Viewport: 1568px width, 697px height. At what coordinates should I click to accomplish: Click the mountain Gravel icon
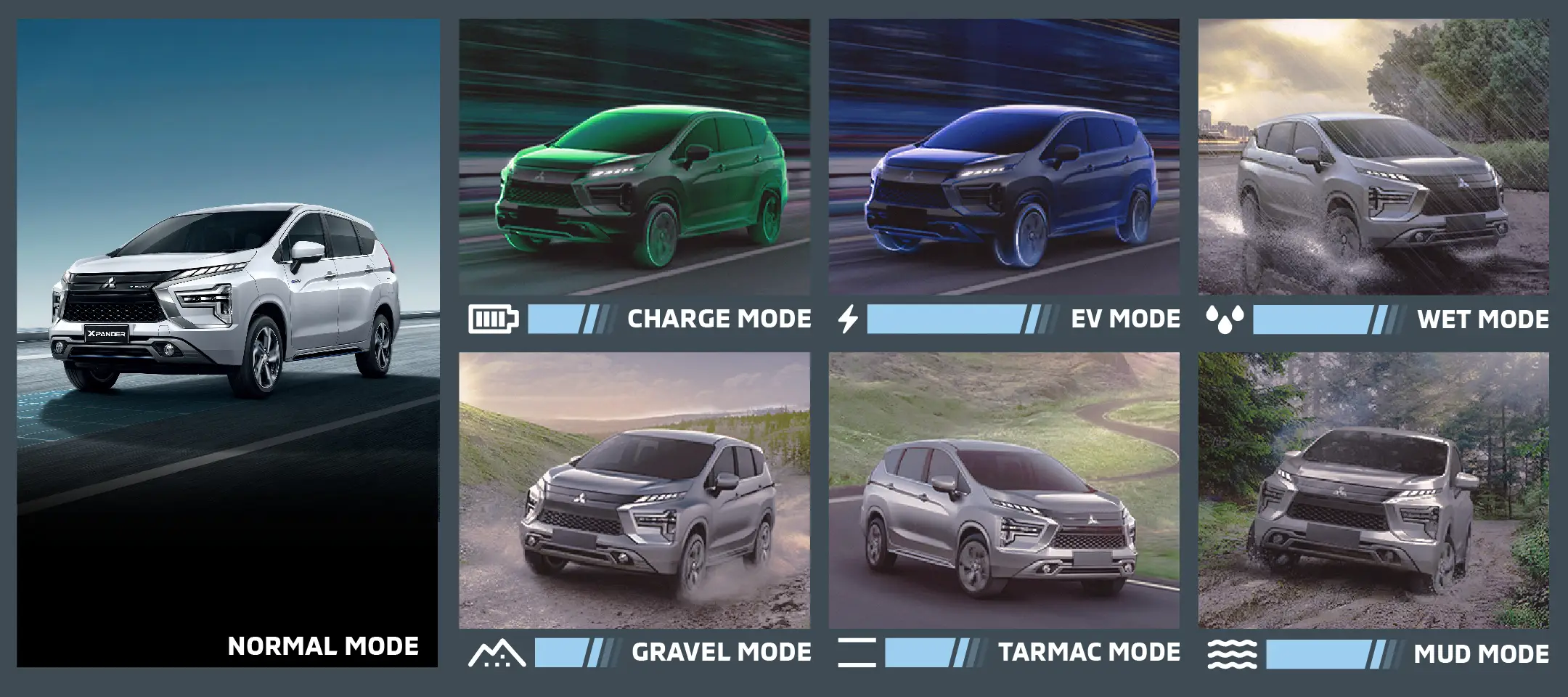coord(497,653)
